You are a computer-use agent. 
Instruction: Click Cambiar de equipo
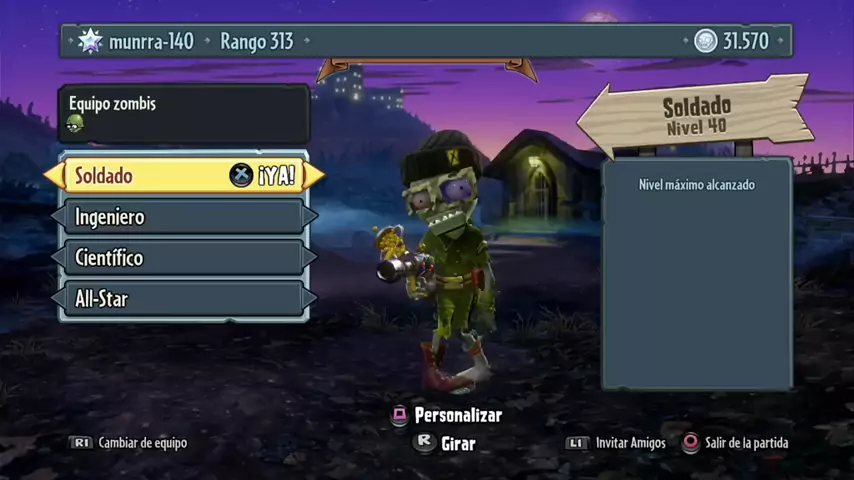(128, 443)
